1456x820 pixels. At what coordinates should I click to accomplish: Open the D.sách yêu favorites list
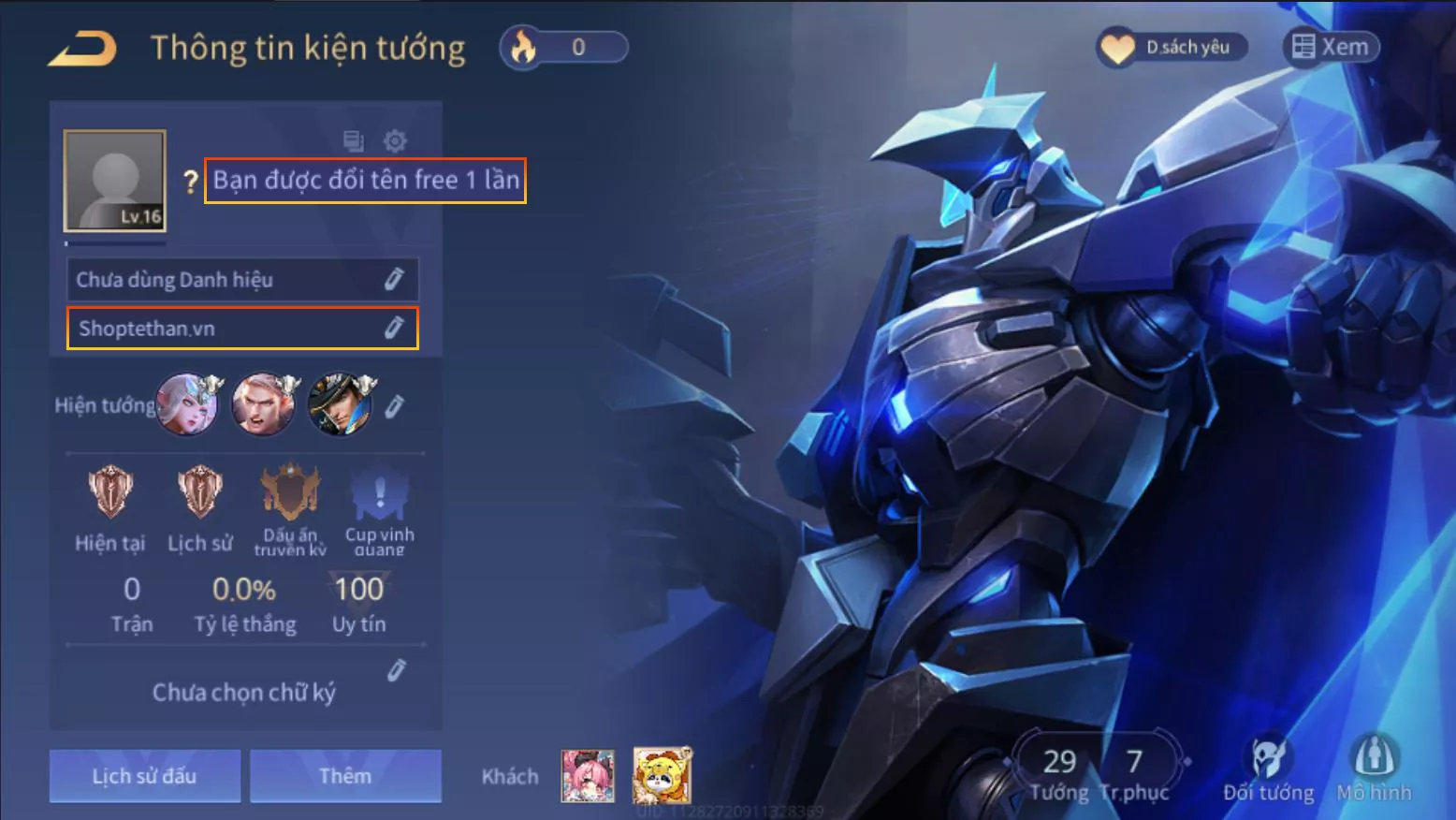(1172, 47)
